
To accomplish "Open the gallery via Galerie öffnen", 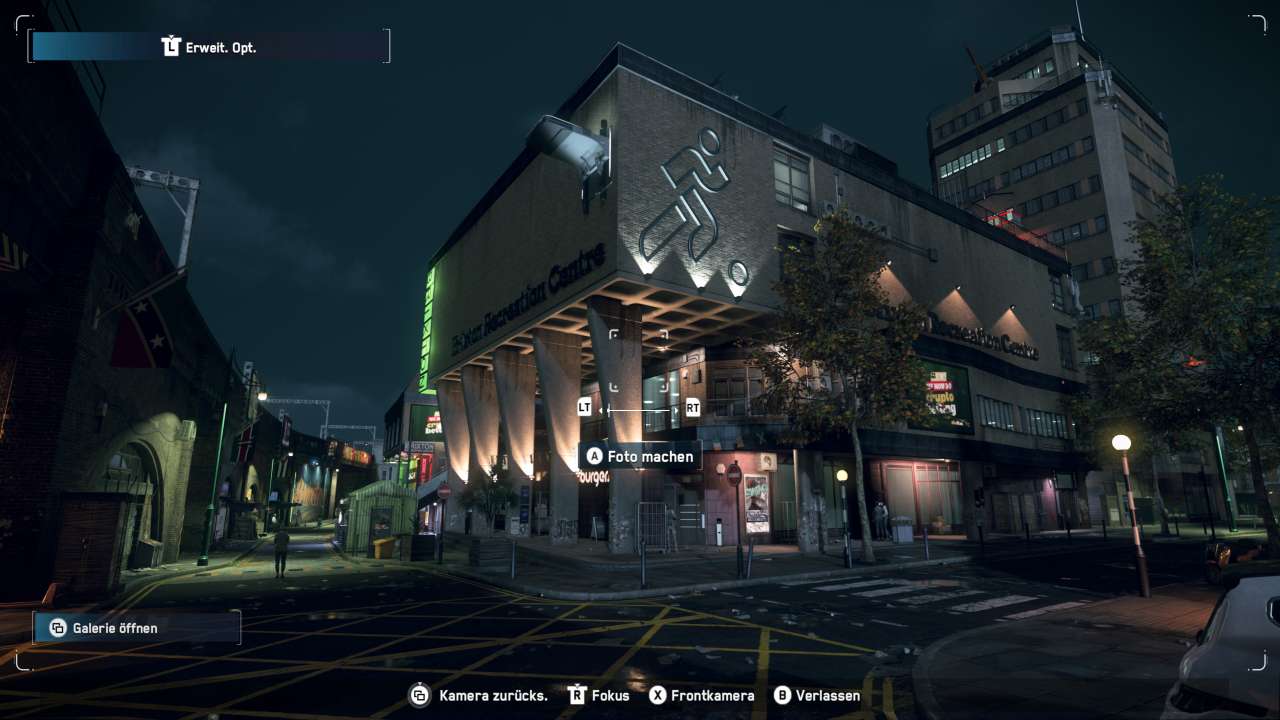I will (137, 628).
